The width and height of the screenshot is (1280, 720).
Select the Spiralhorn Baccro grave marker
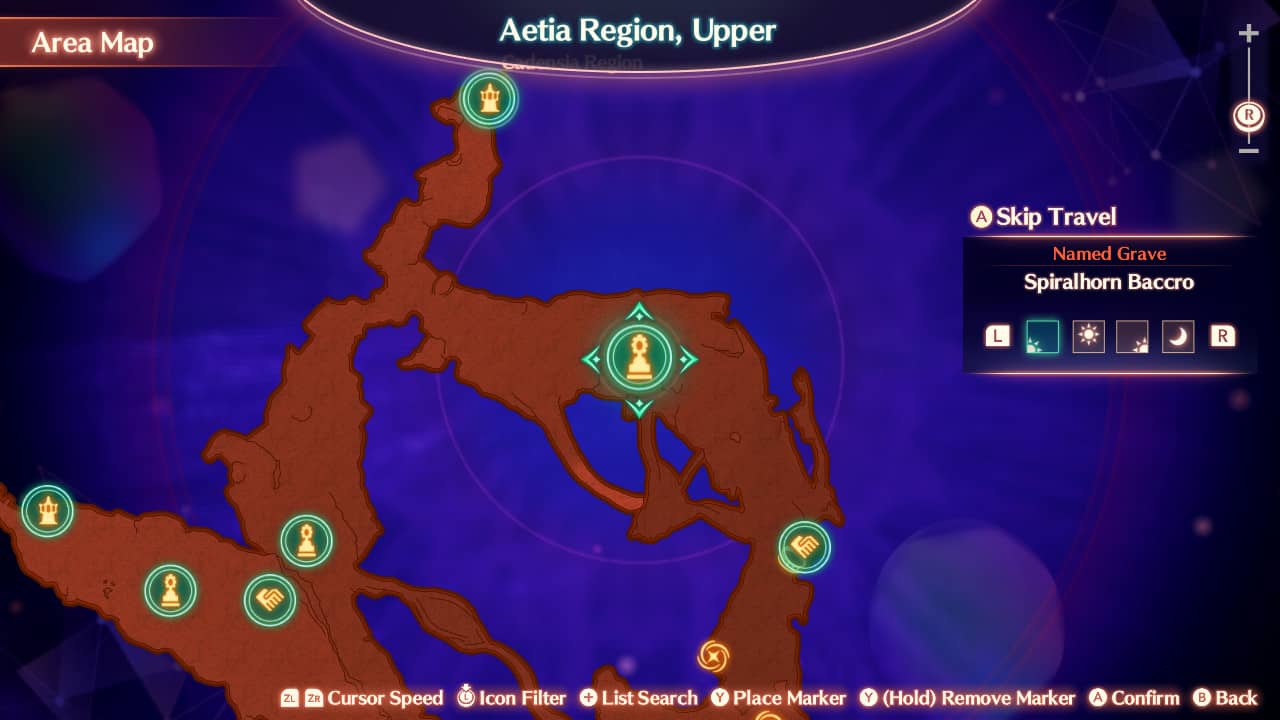(x=640, y=357)
